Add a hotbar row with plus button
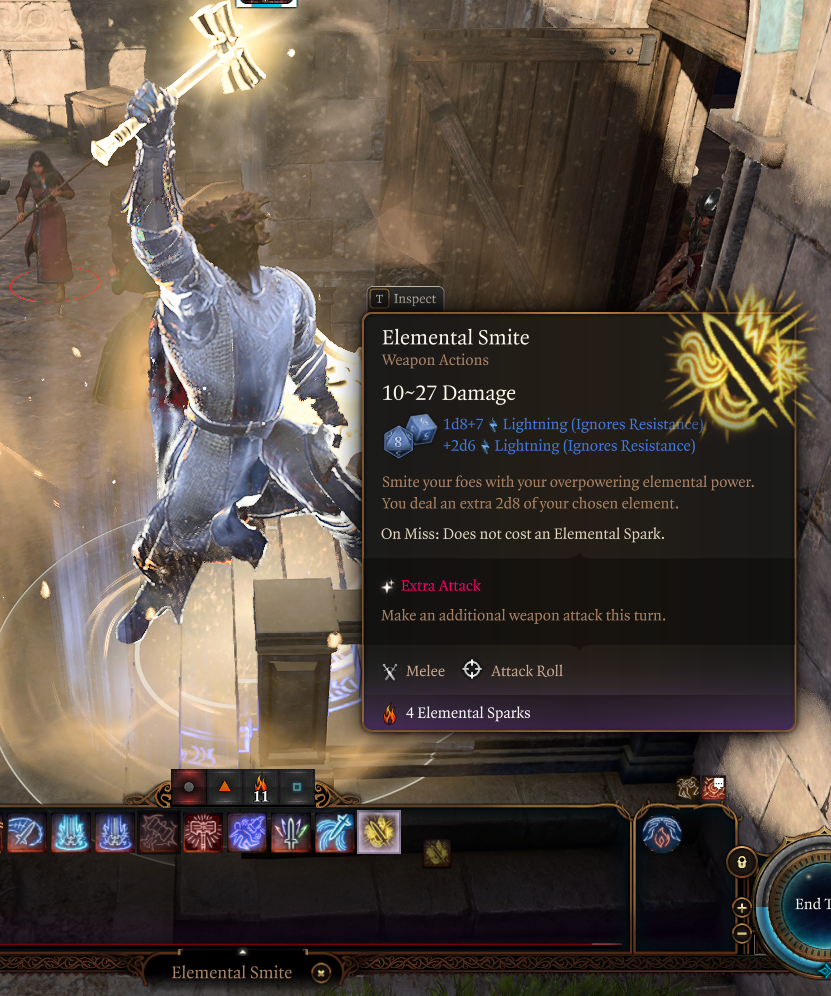This screenshot has width=831, height=996. [741, 907]
